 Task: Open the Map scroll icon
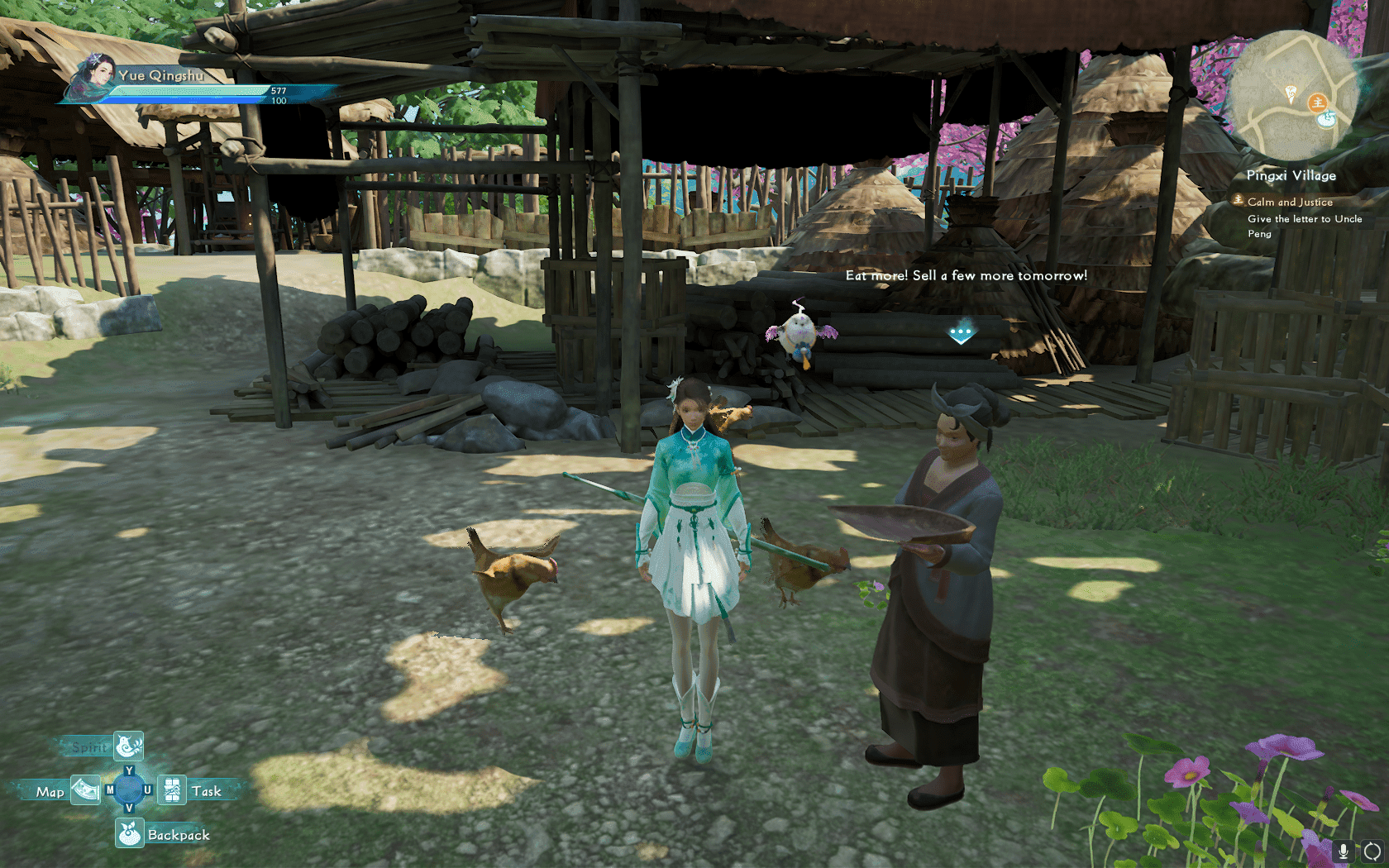85,790
